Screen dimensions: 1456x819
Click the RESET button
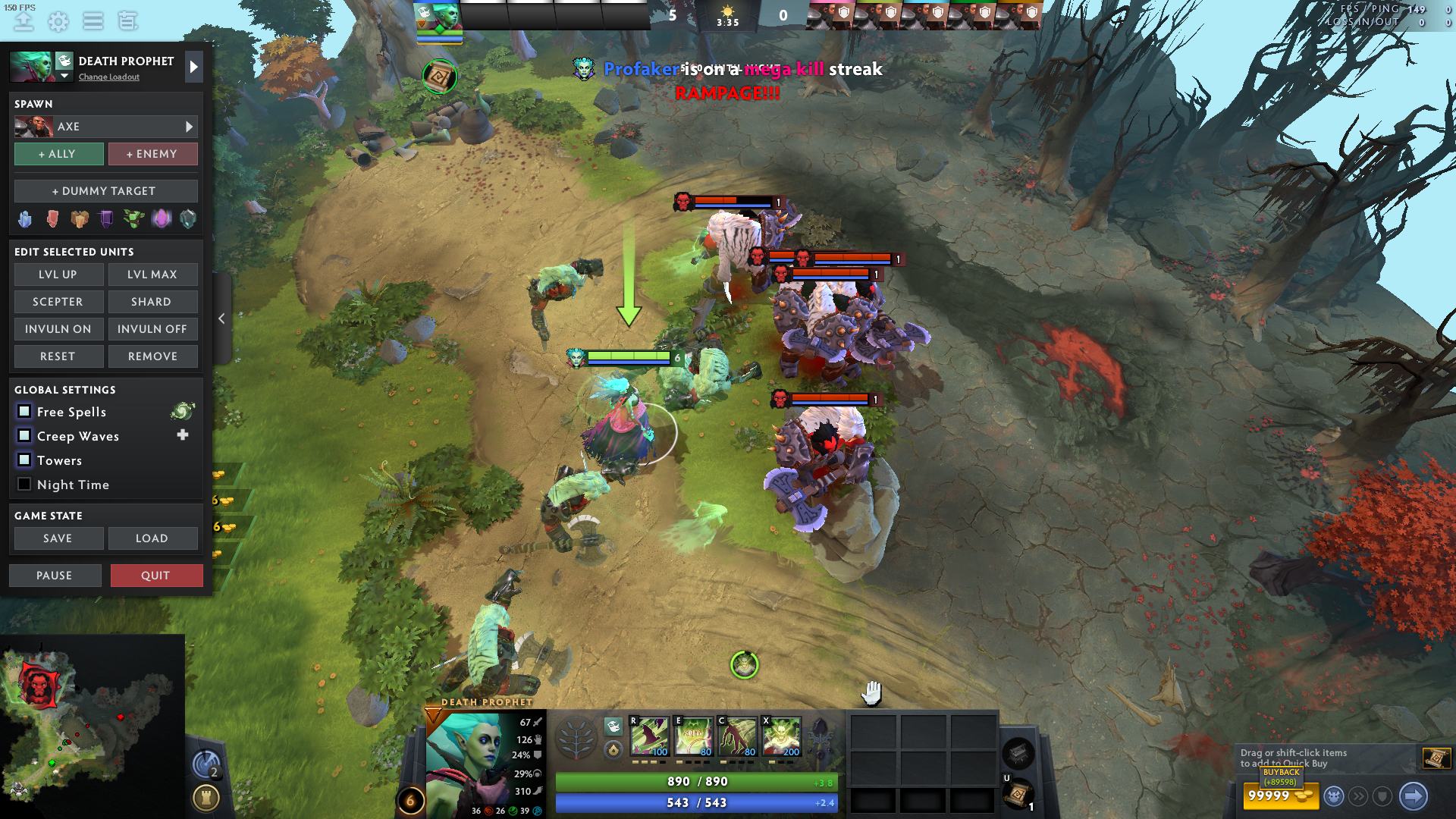coord(58,356)
